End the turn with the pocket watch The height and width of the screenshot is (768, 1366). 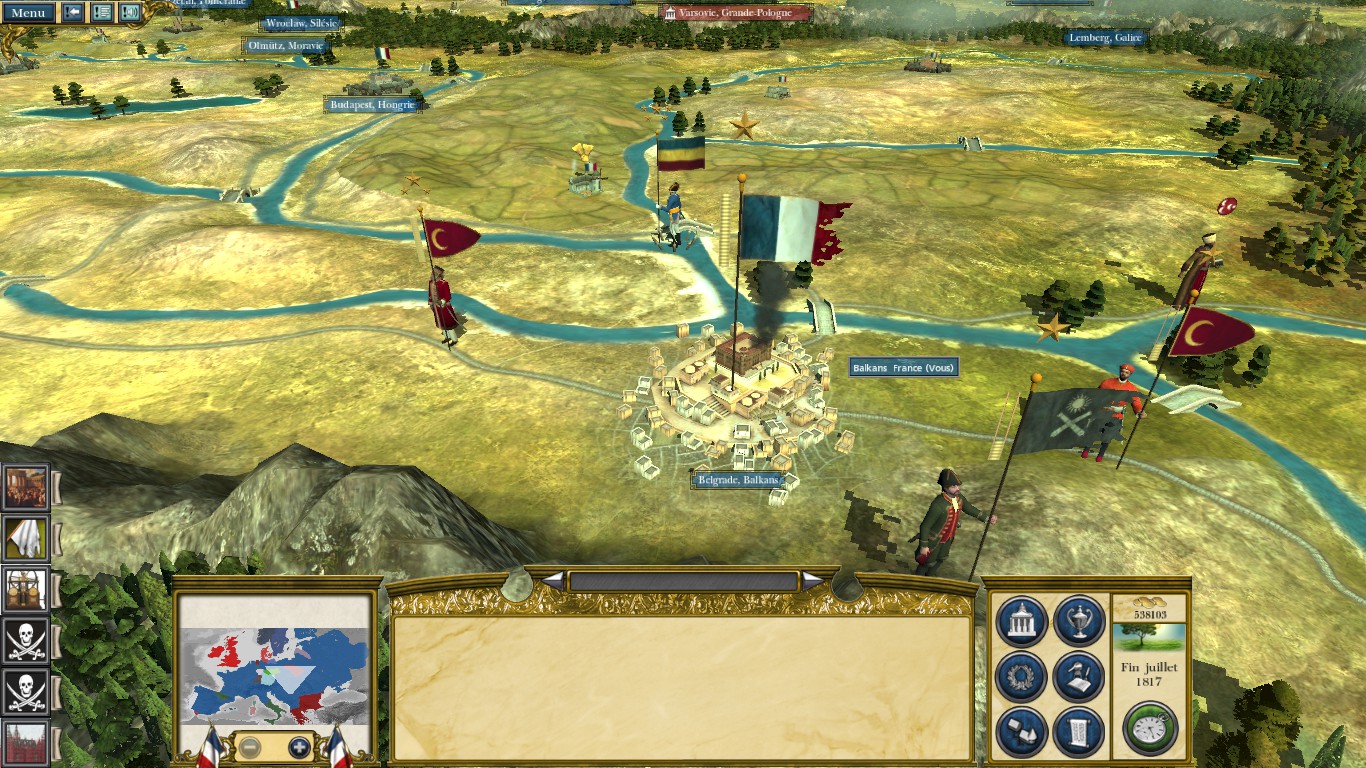[1150, 727]
